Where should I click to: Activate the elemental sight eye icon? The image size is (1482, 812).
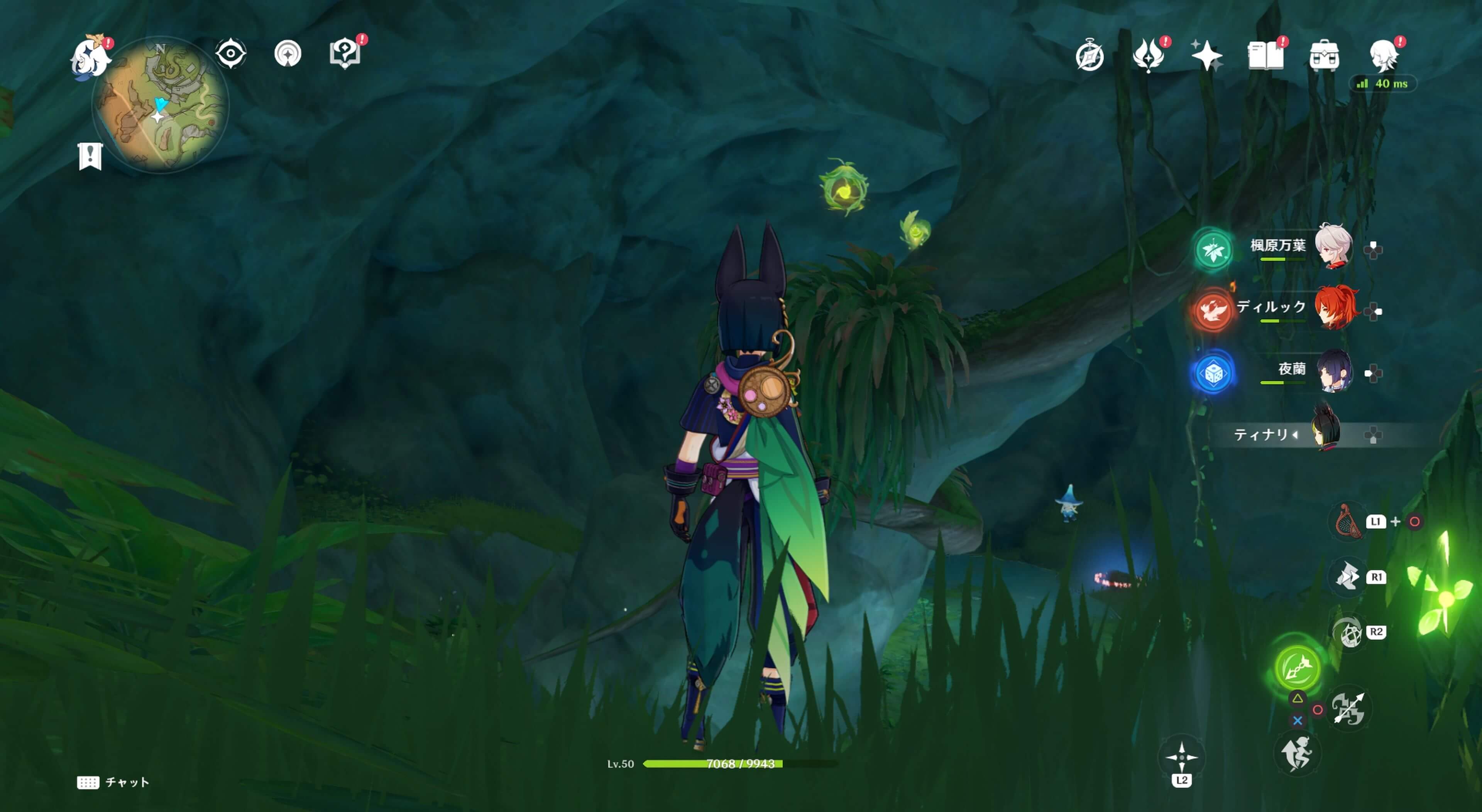click(231, 54)
